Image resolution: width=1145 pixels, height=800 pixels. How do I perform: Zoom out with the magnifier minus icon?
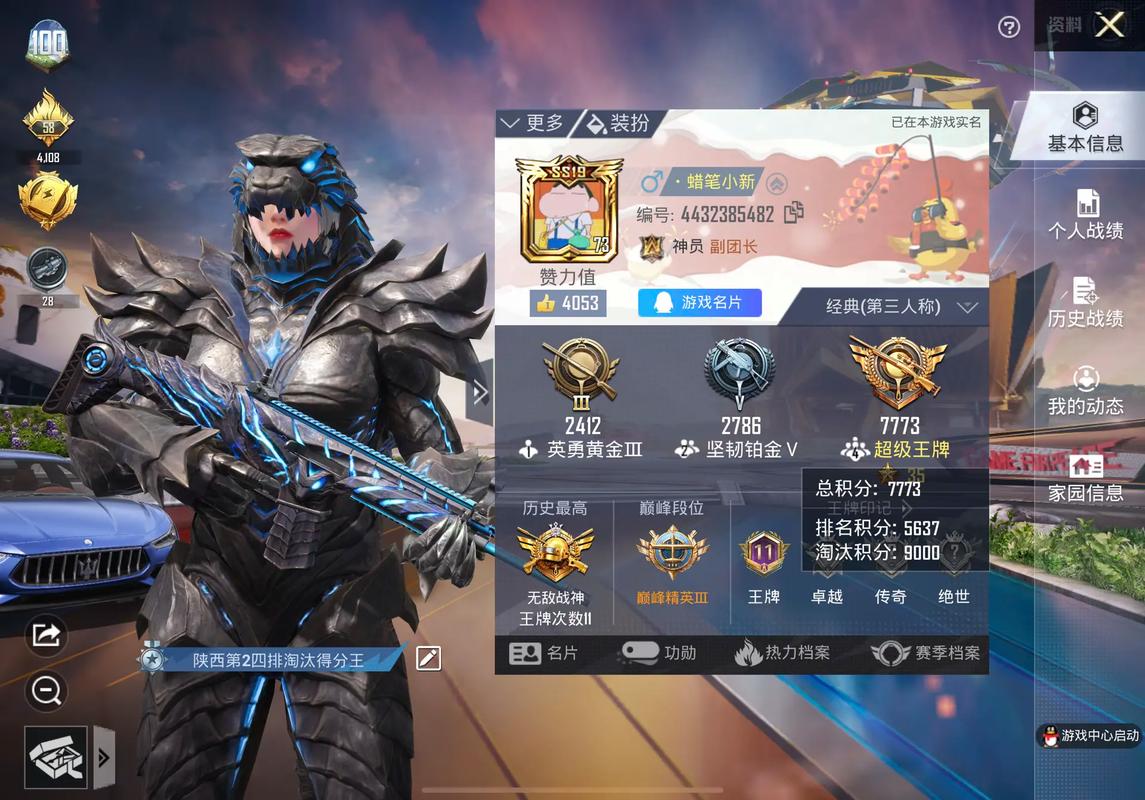click(47, 689)
